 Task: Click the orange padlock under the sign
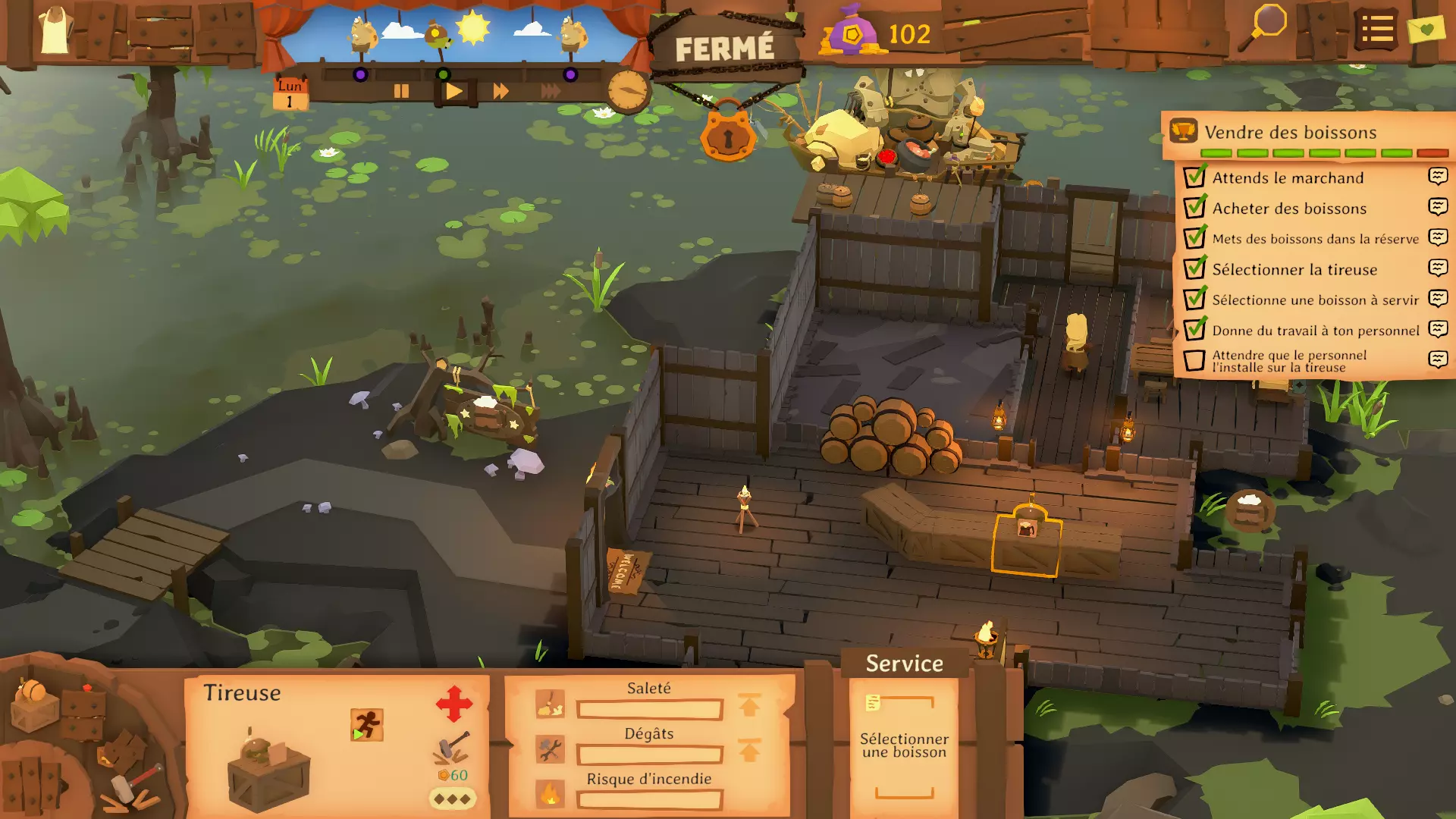727,135
